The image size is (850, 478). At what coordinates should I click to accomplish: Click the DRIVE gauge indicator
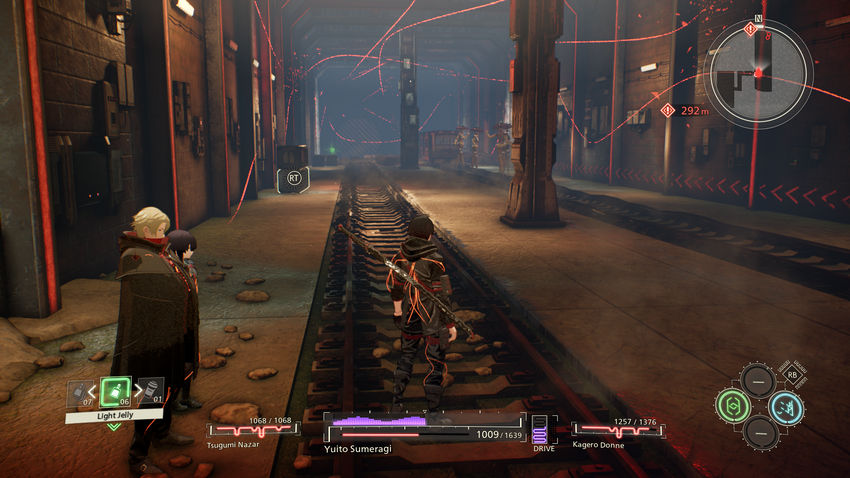pyautogui.click(x=540, y=431)
